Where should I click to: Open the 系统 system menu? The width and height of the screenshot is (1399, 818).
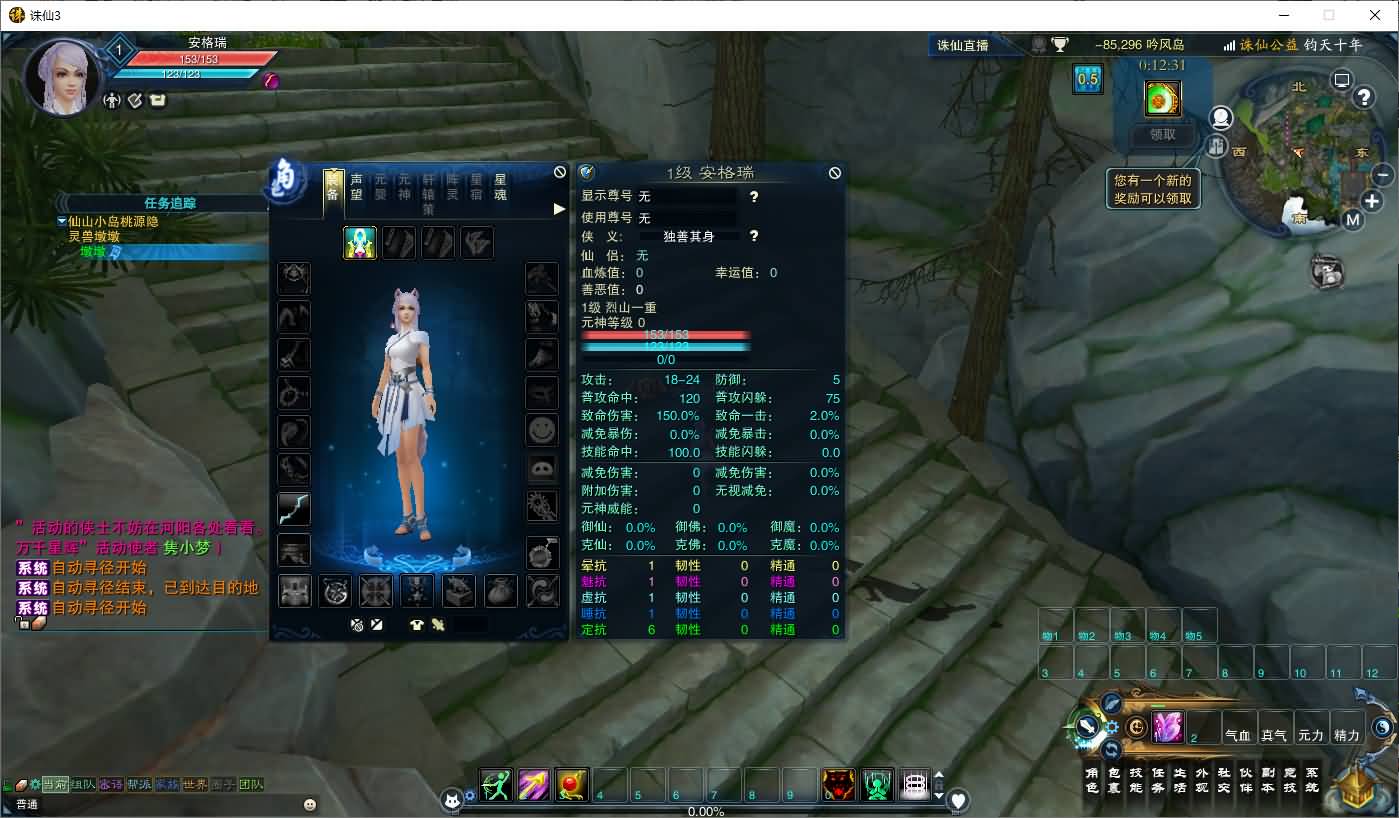pos(1312,780)
